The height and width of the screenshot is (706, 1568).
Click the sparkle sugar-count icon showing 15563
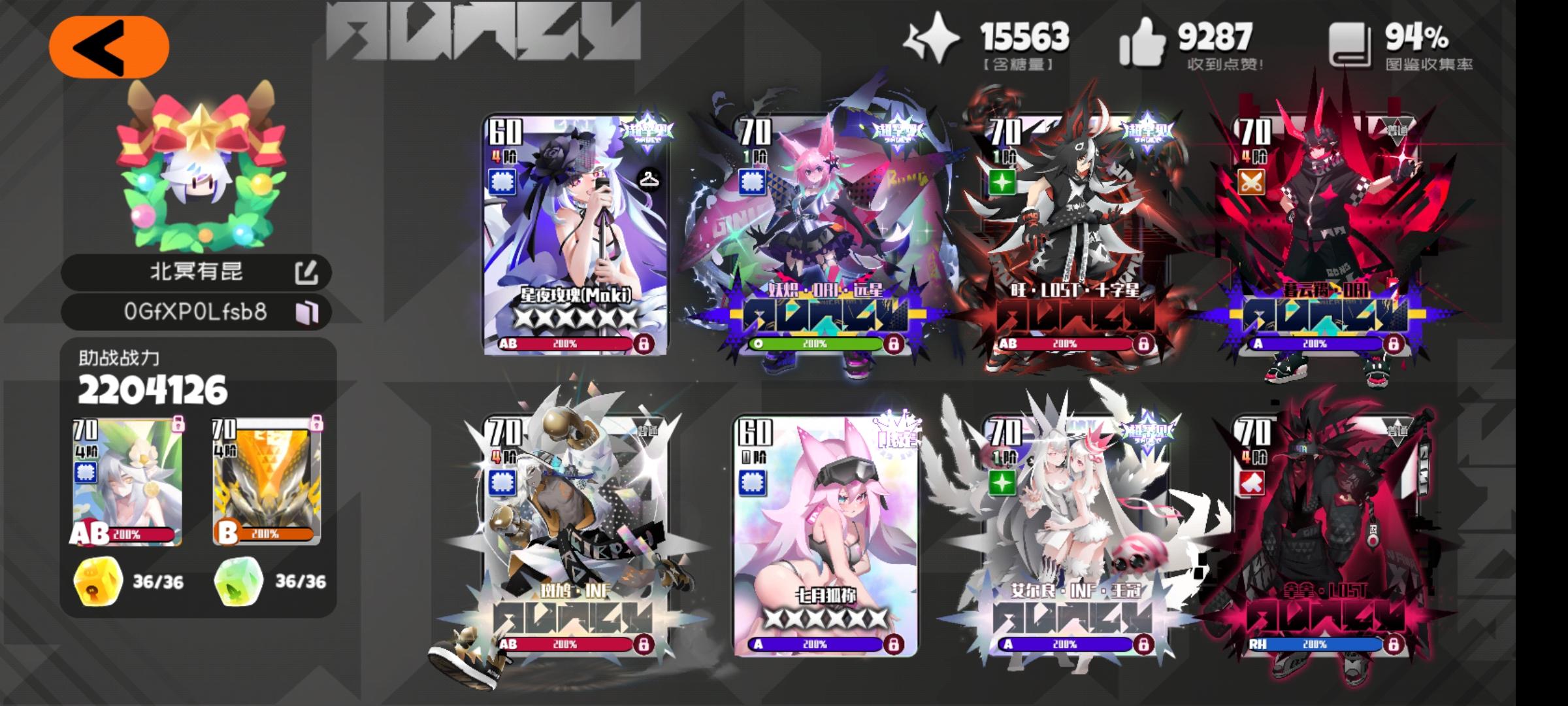[936, 41]
